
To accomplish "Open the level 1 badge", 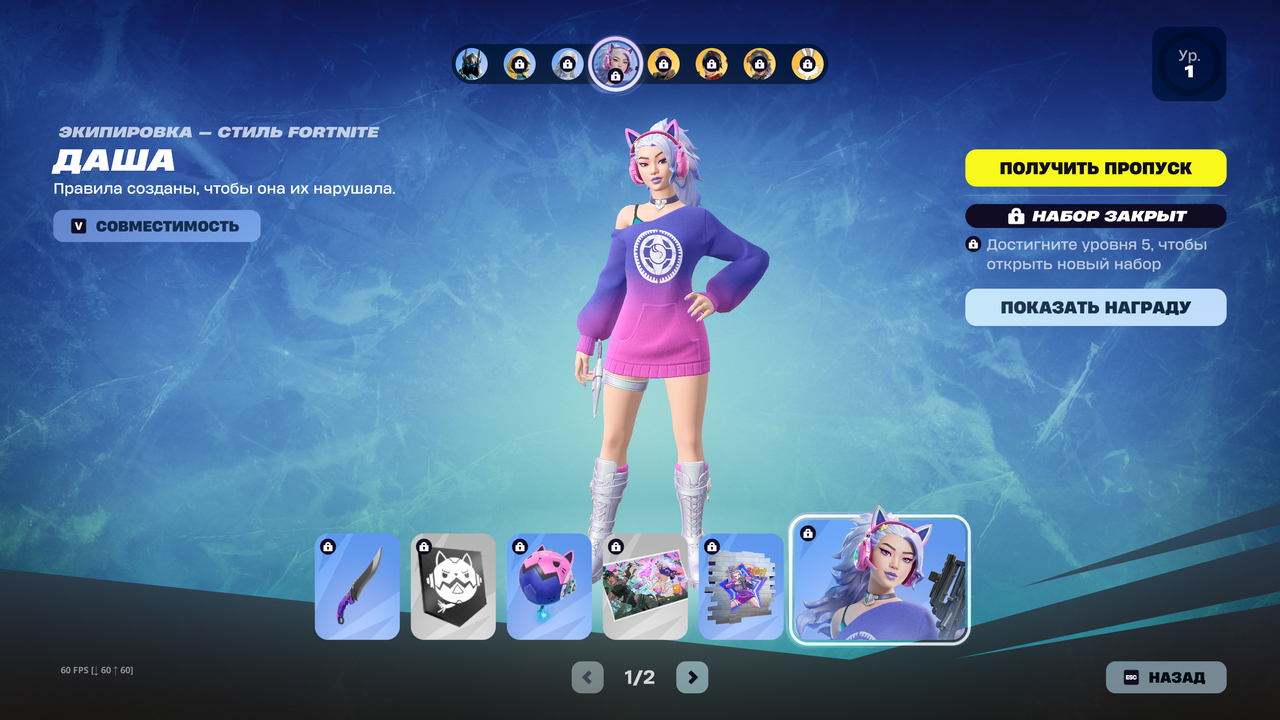I will click(x=1189, y=64).
